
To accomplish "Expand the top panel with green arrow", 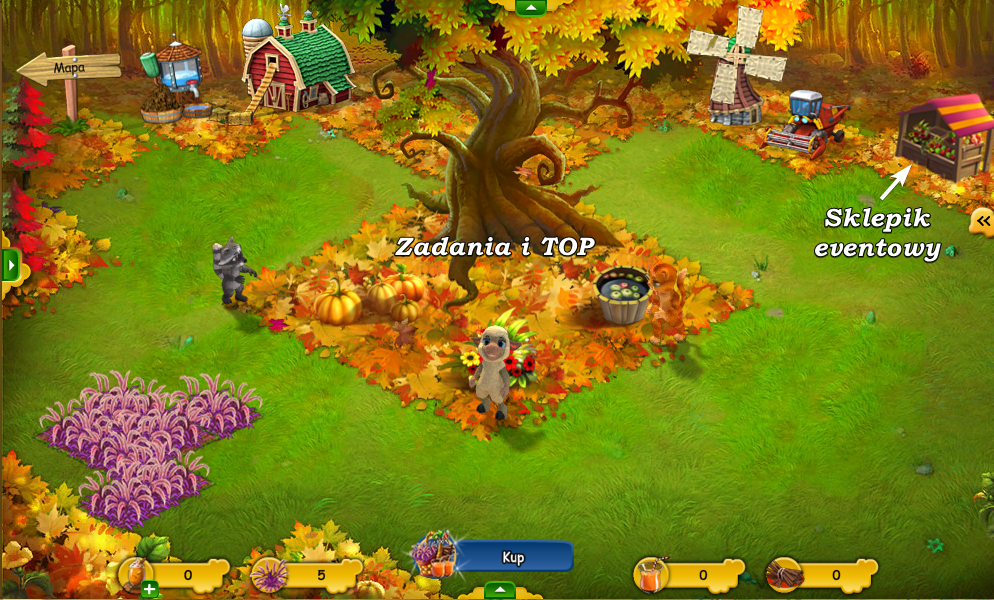I will [x=531, y=7].
